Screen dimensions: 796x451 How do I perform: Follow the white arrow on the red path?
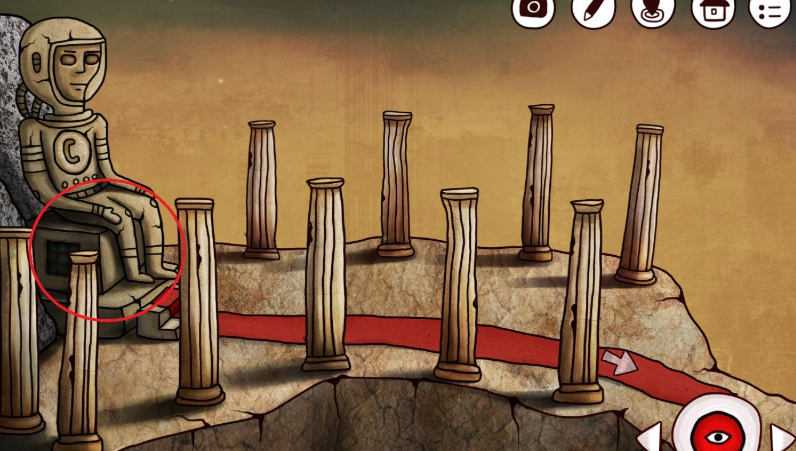pos(618,361)
